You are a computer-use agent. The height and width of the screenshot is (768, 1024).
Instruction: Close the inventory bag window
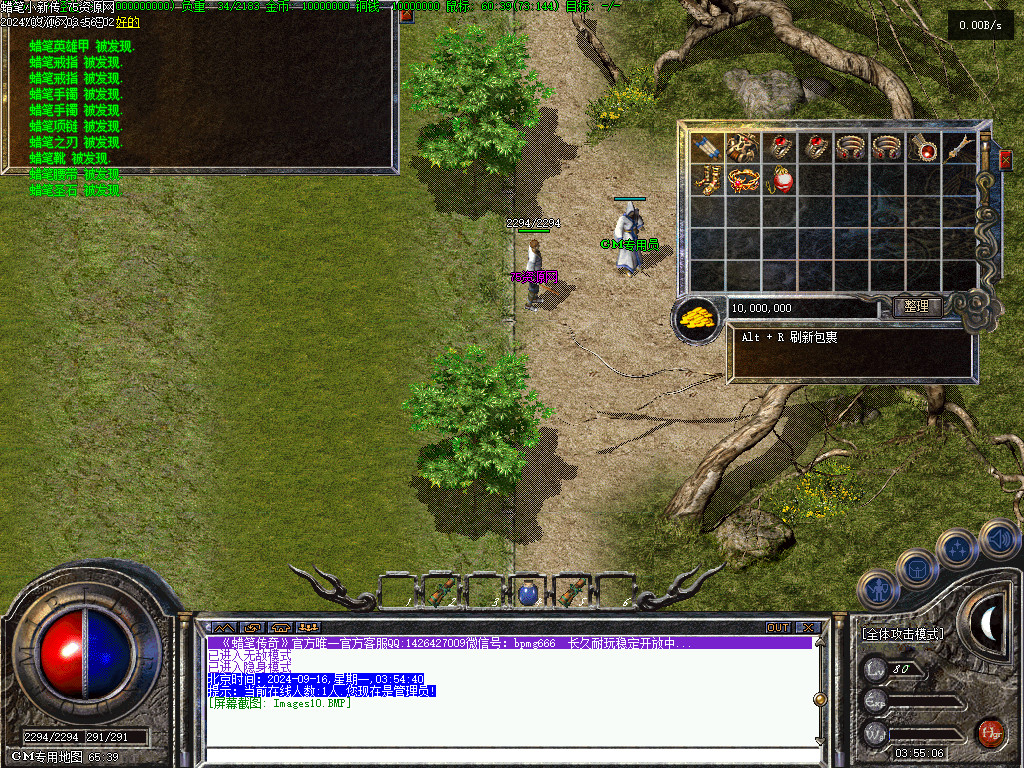[x=1005, y=159]
